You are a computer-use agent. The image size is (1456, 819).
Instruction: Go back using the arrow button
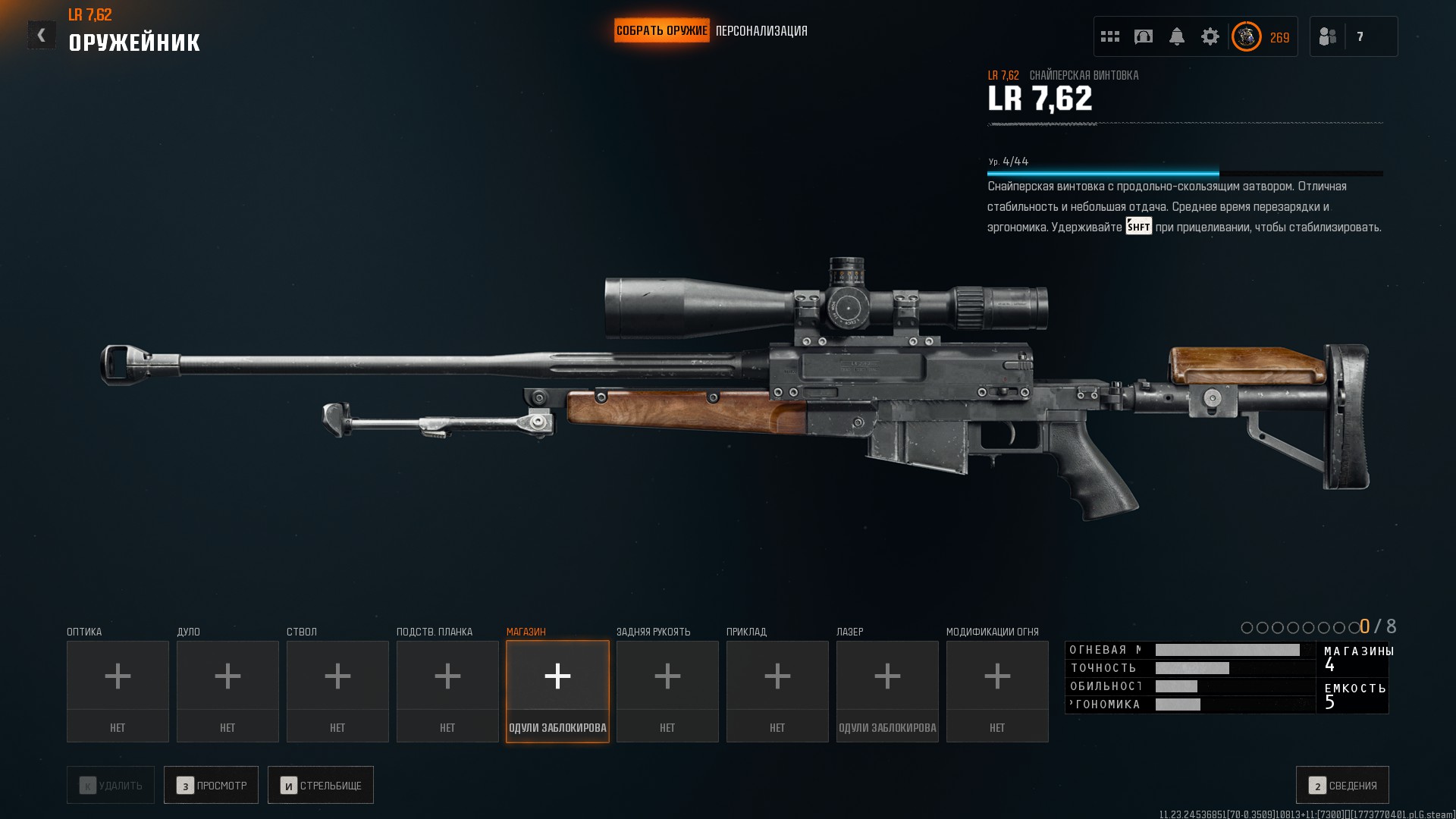tap(42, 35)
